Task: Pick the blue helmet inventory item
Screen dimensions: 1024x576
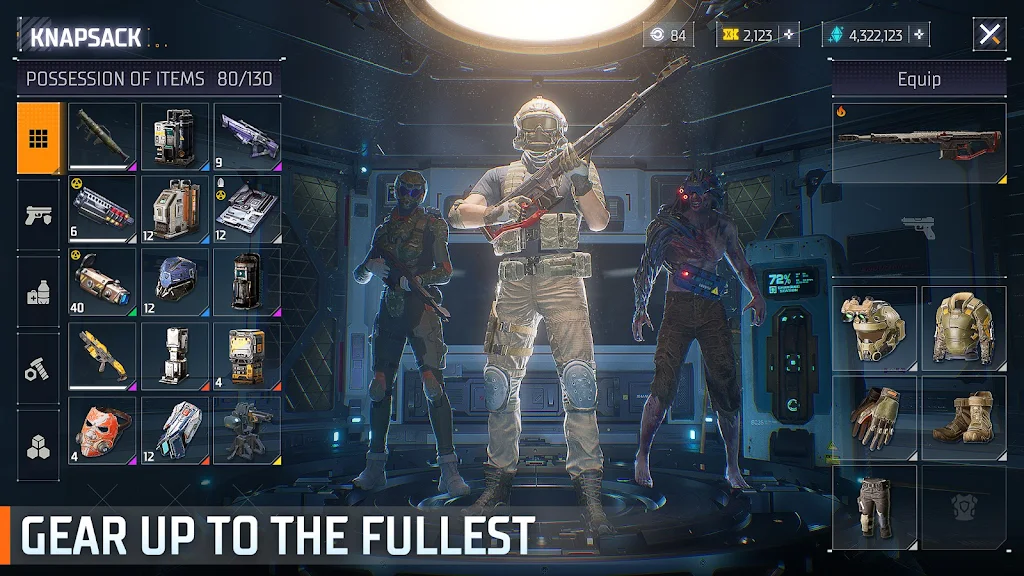Action: (x=175, y=282)
